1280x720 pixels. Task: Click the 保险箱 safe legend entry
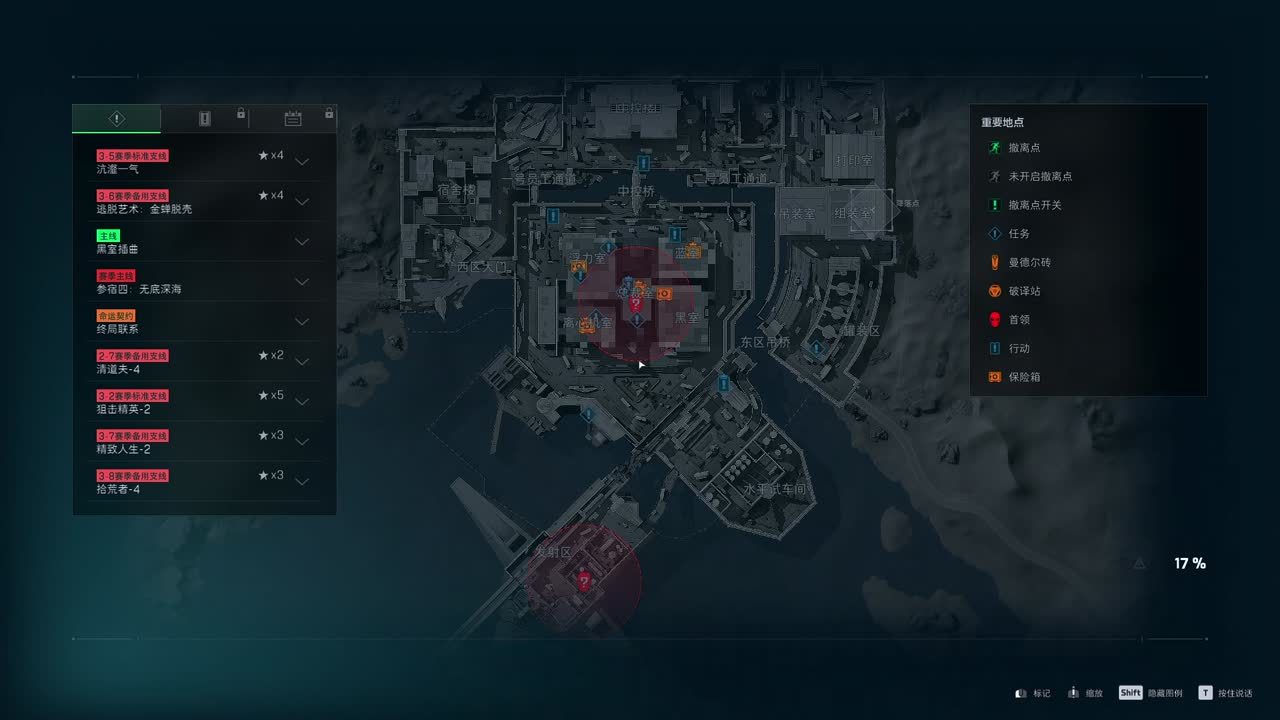click(1023, 377)
